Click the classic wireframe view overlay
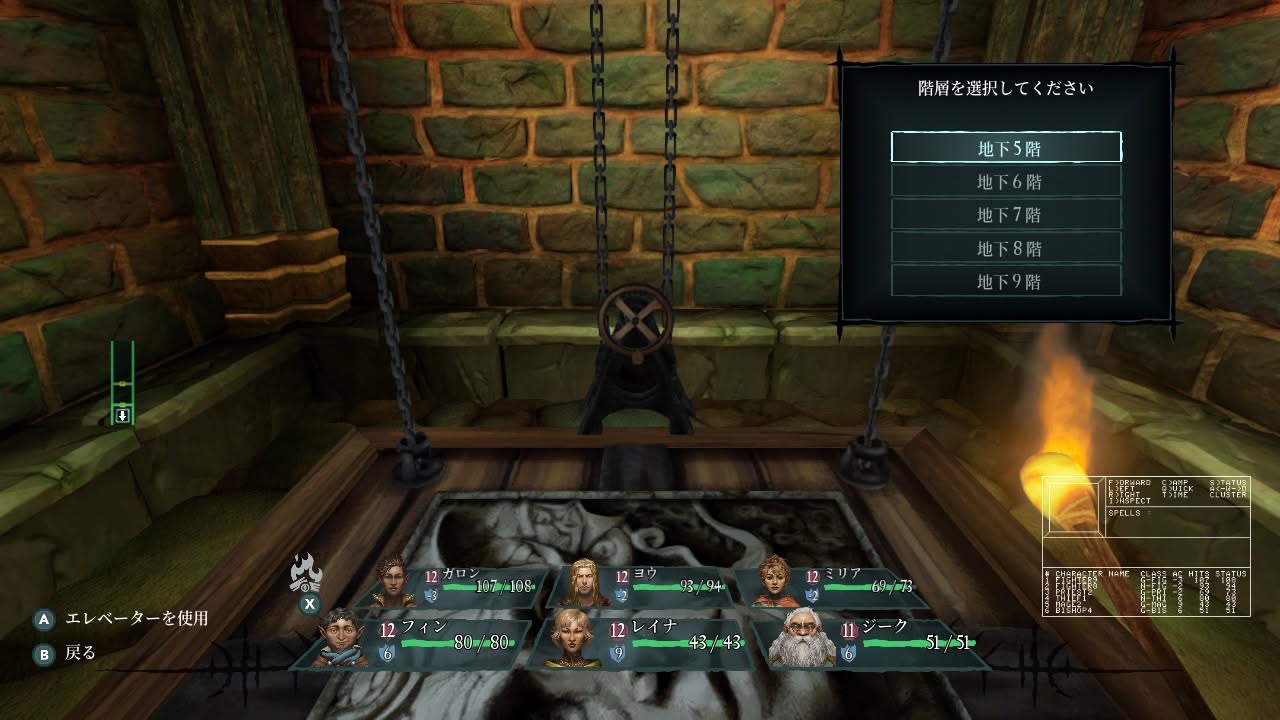 1146,546
